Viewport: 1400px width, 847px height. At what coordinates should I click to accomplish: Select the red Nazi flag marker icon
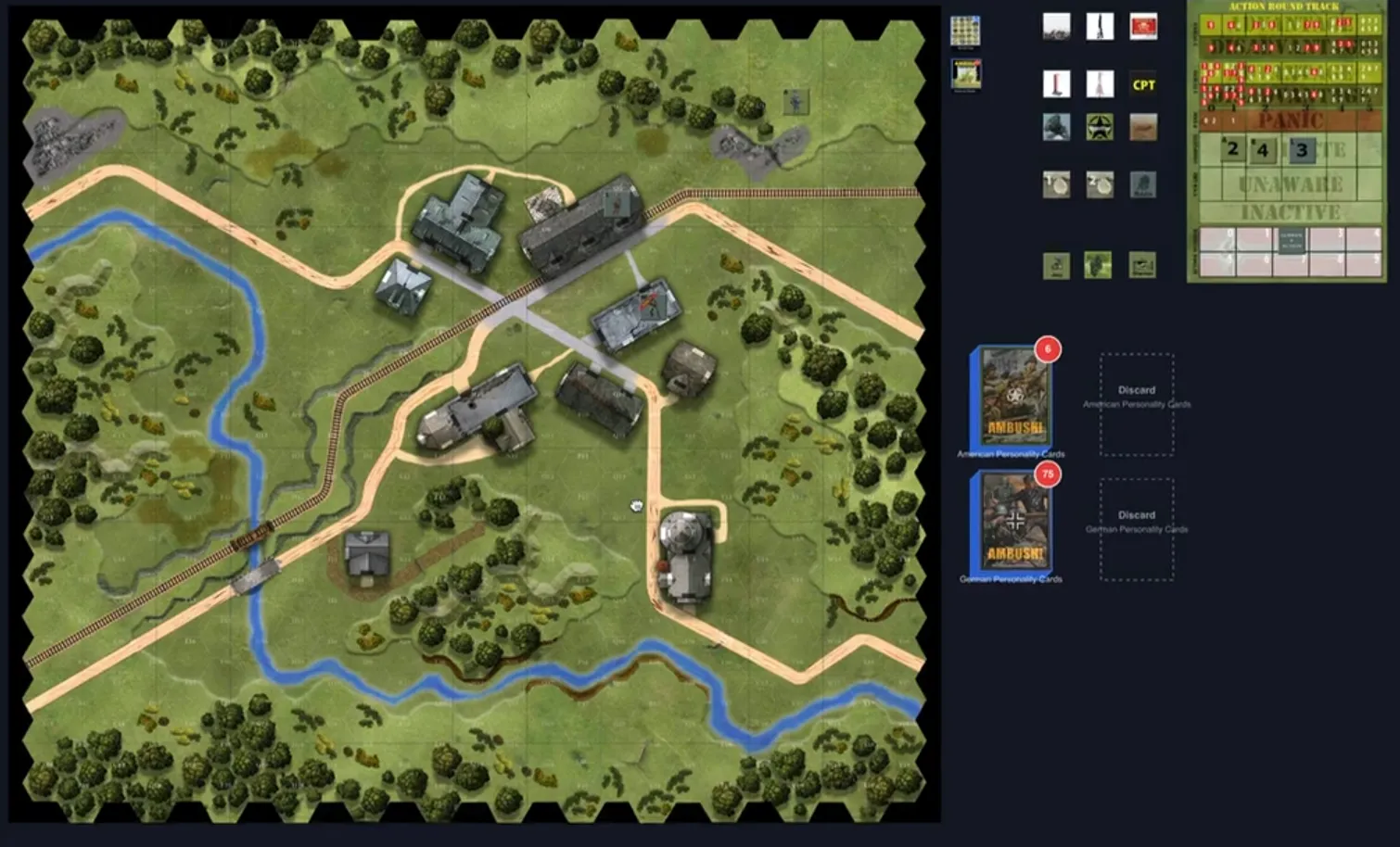point(1143,28)
